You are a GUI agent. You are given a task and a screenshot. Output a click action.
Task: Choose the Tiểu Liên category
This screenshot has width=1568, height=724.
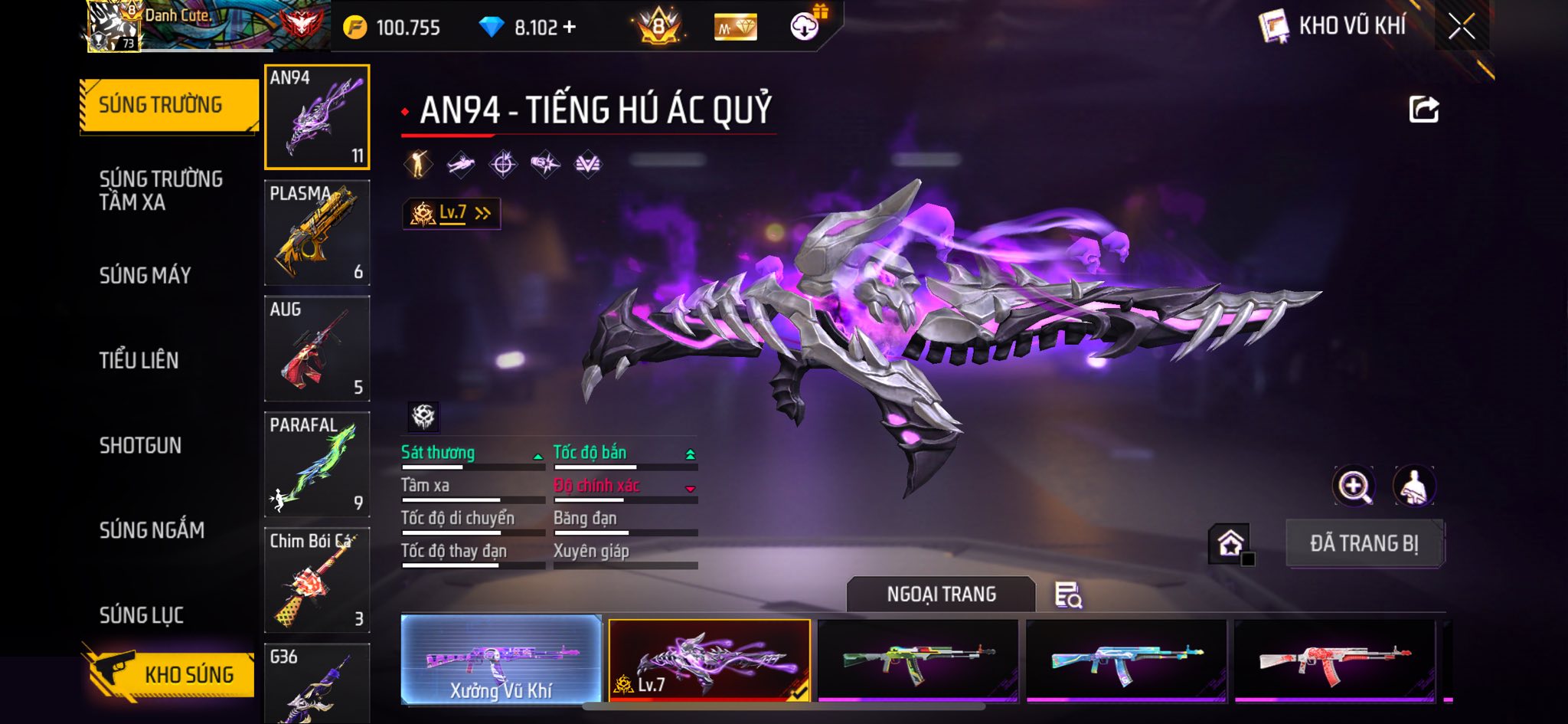139,360
